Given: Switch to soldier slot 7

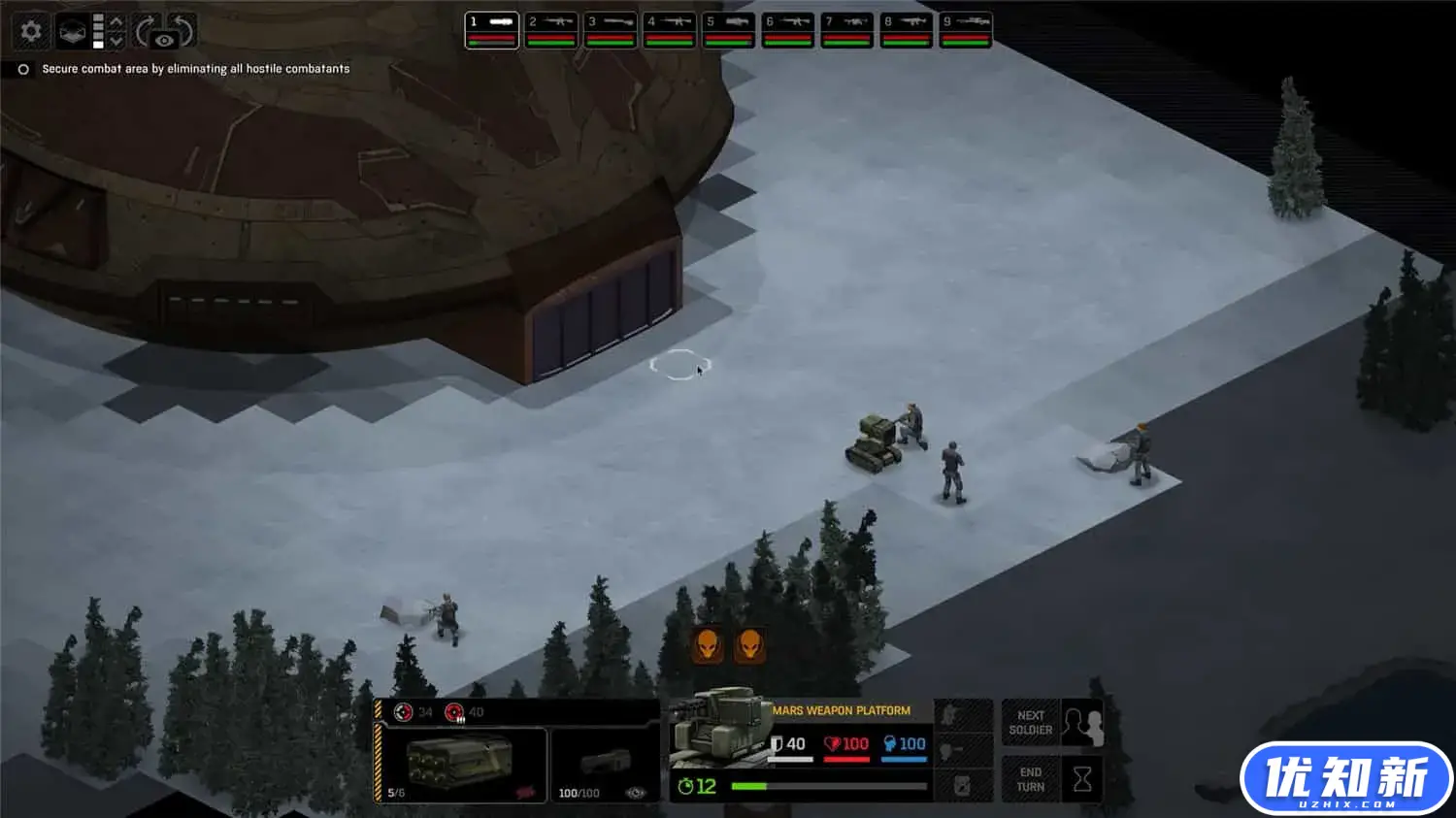Looking at the screenshot, I should (847, 29).
